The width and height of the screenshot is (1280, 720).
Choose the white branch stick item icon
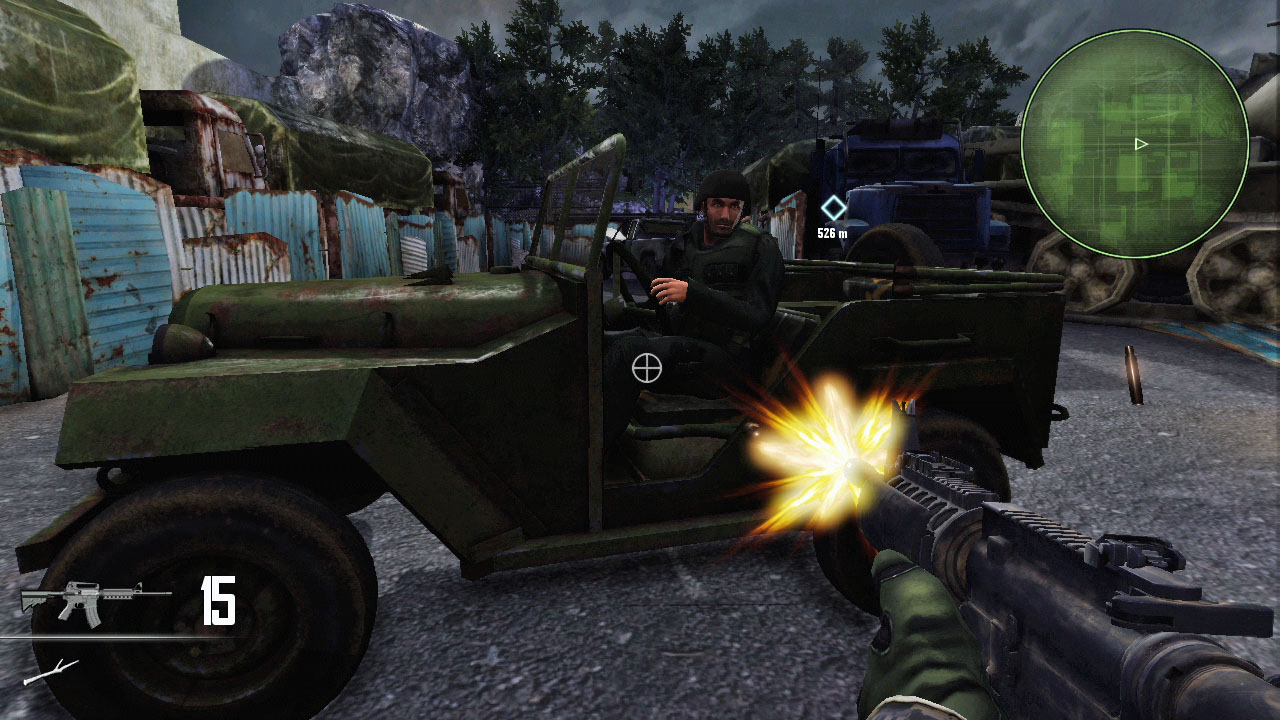pos(51,672)
